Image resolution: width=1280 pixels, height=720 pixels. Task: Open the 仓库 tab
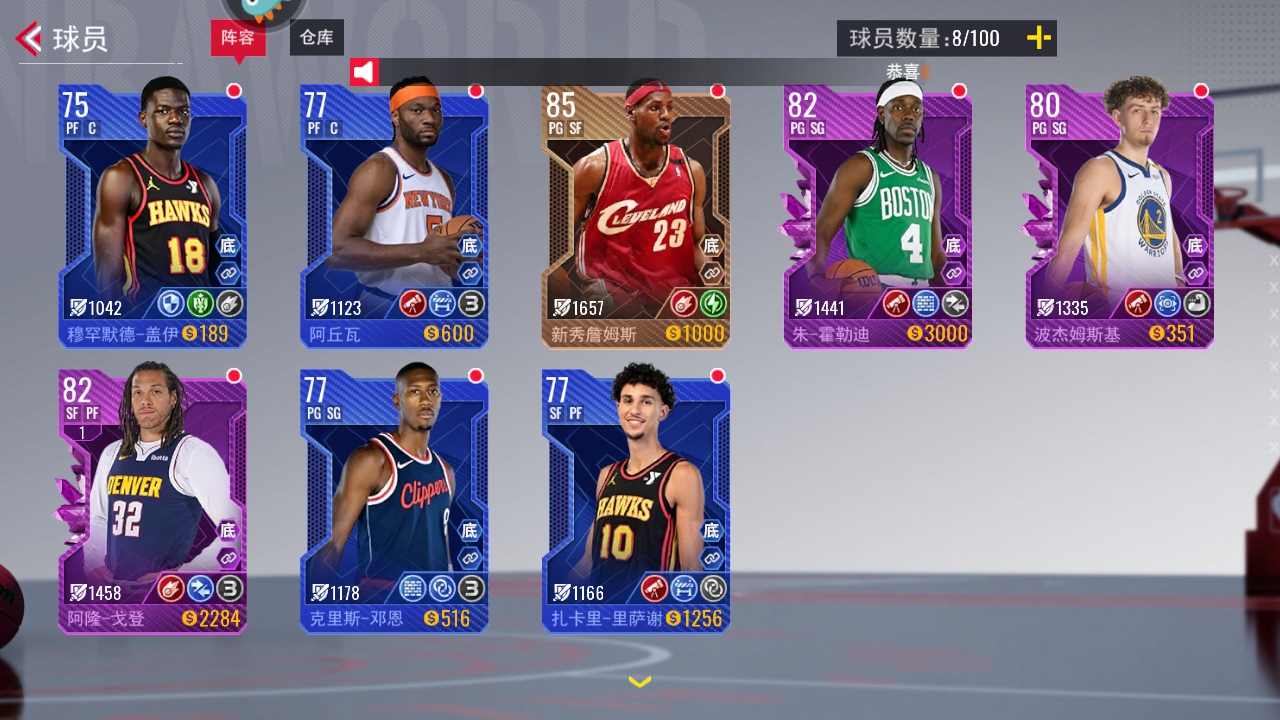click(316, 38)
